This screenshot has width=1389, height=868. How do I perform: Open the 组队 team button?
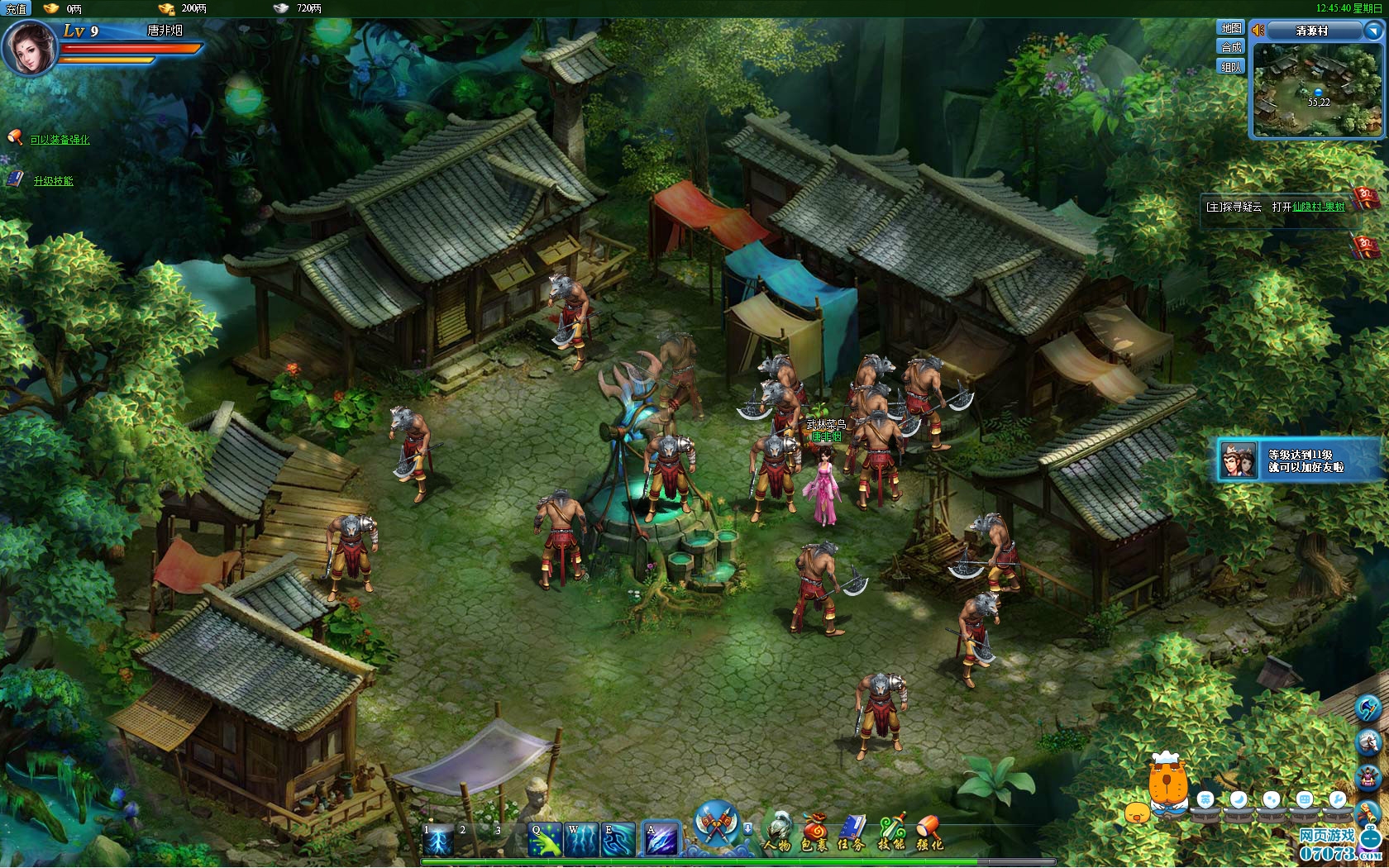point(1231,67)
